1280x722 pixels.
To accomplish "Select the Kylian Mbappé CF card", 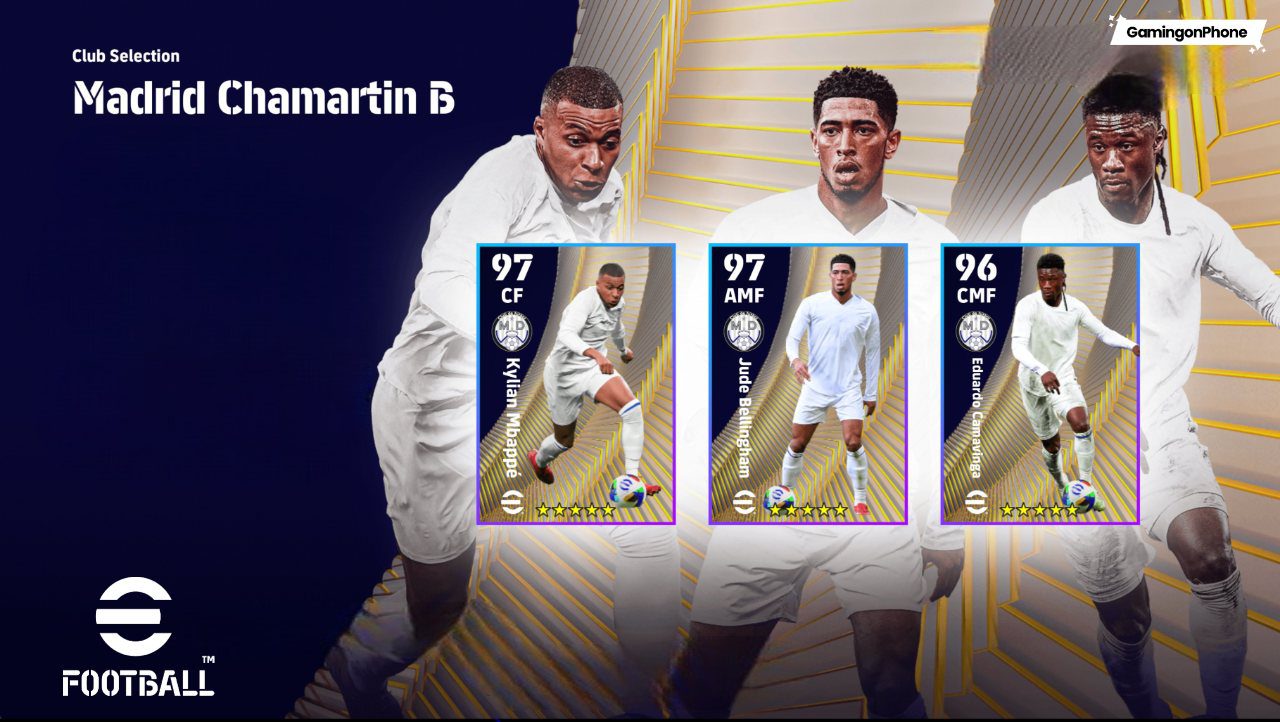I will pos(576,384).
